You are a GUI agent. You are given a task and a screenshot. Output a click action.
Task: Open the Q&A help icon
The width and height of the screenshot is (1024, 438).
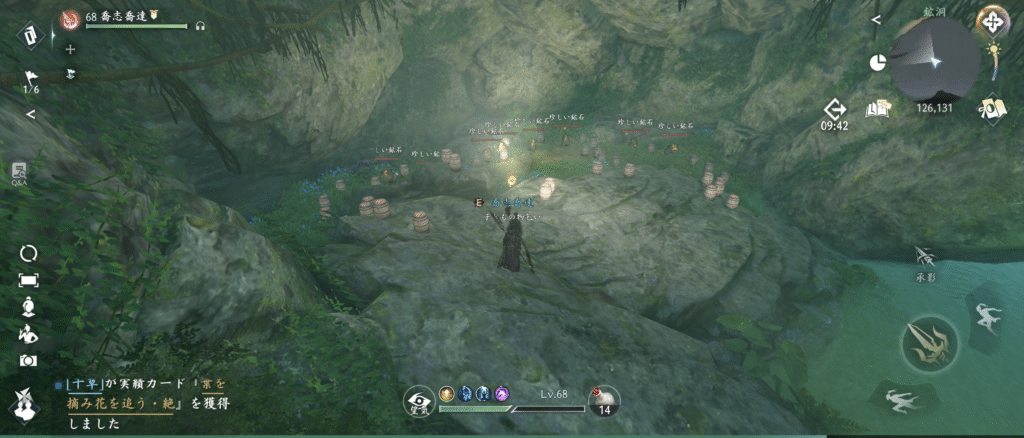(x=19, y=174)
